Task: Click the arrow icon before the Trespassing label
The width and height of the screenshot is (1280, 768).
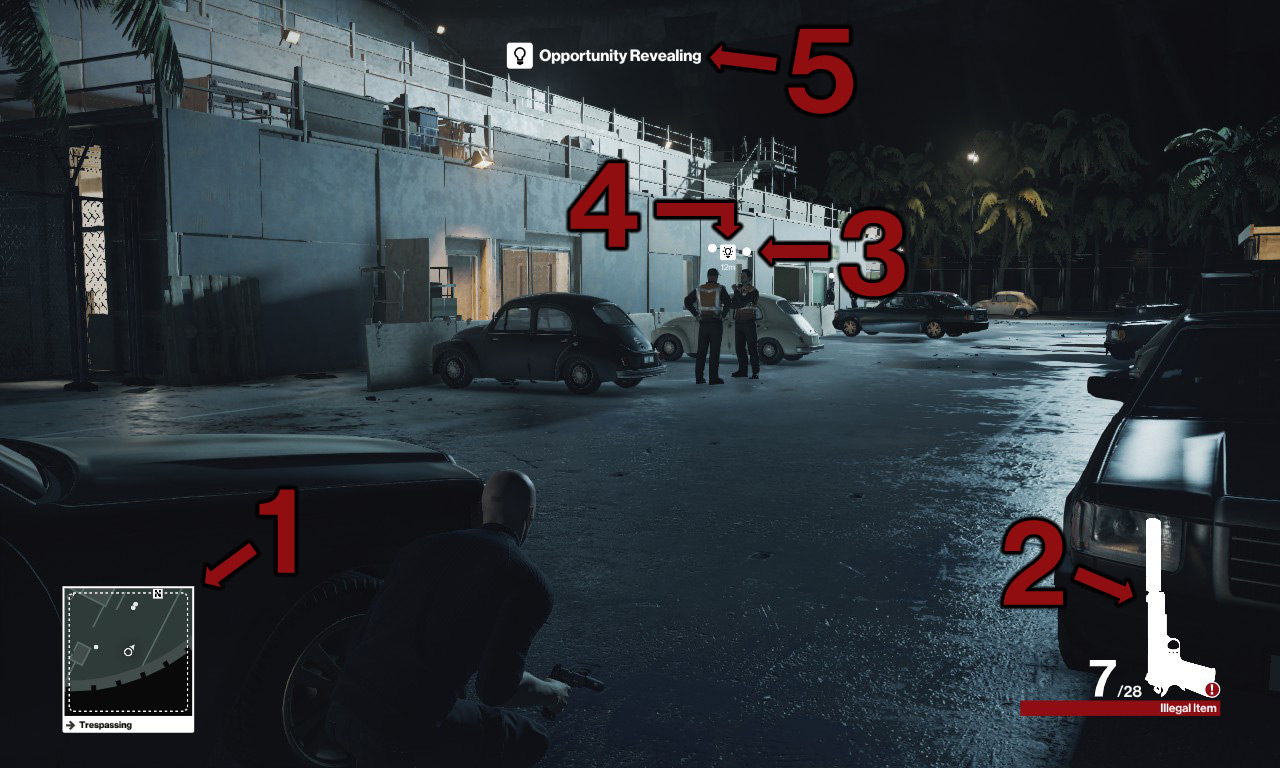Action: tap(70, 725)
